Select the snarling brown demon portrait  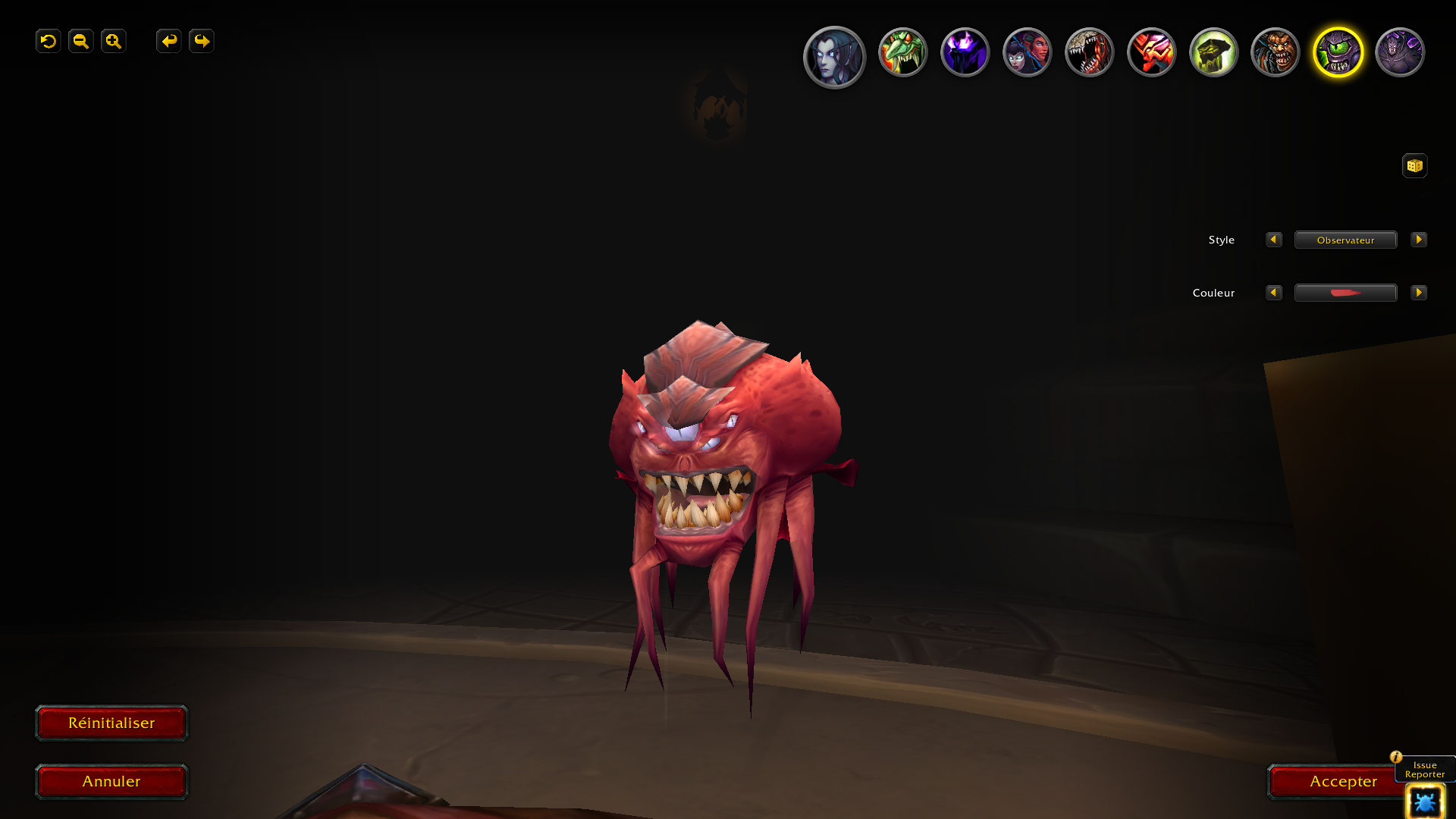tap(1276, 52)
